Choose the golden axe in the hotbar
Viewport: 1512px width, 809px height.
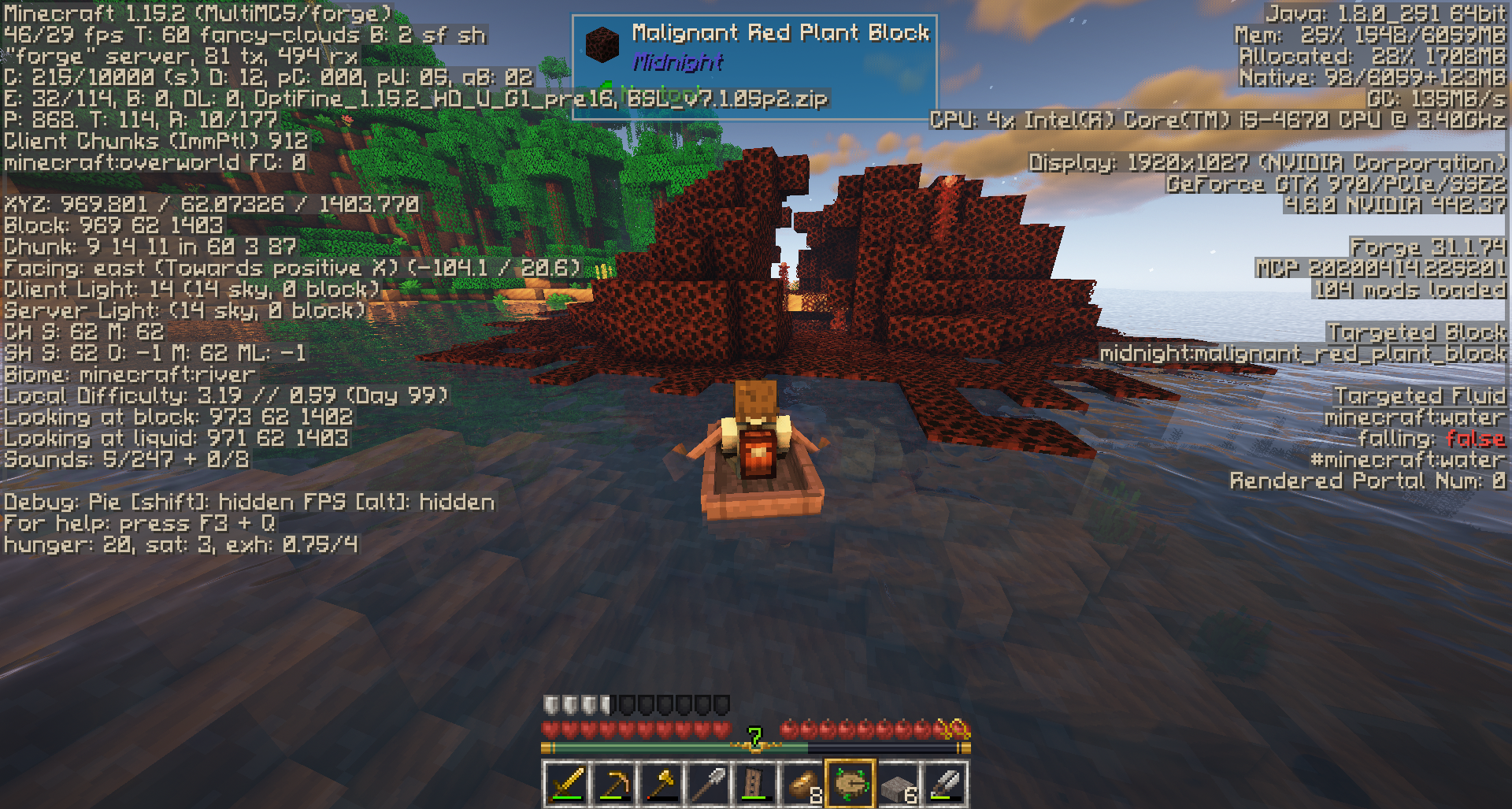661,784
